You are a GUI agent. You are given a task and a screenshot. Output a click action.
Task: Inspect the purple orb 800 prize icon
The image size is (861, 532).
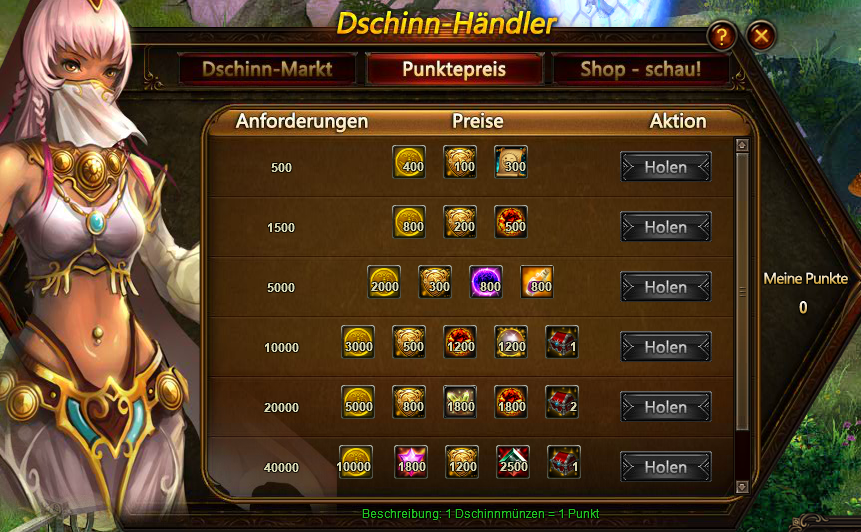486,282
